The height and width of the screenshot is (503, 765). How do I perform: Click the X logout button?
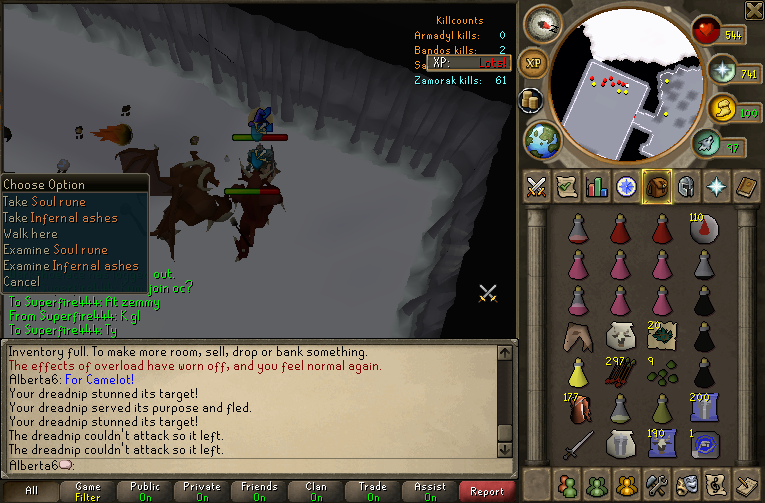pyautogui.click(x=753, y=11)
